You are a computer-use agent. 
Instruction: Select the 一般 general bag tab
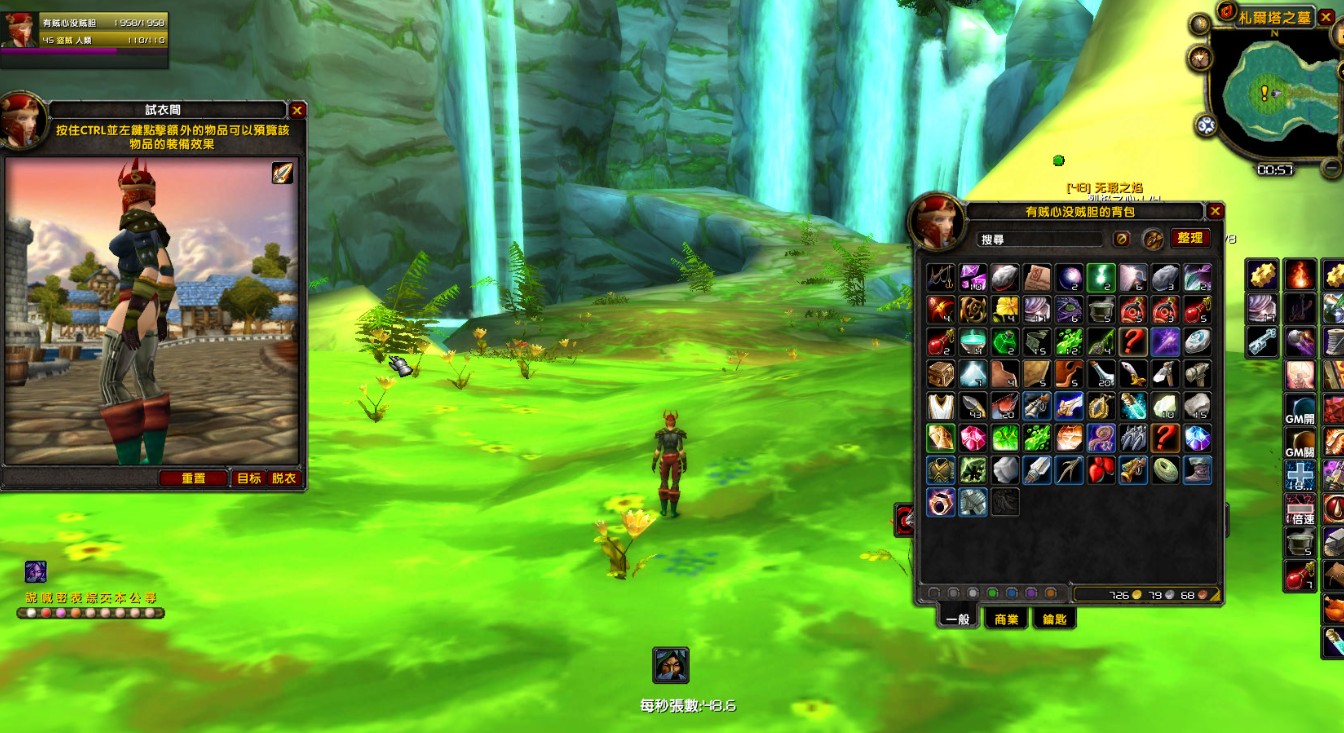pyautogui.click(x=957, y=619)
